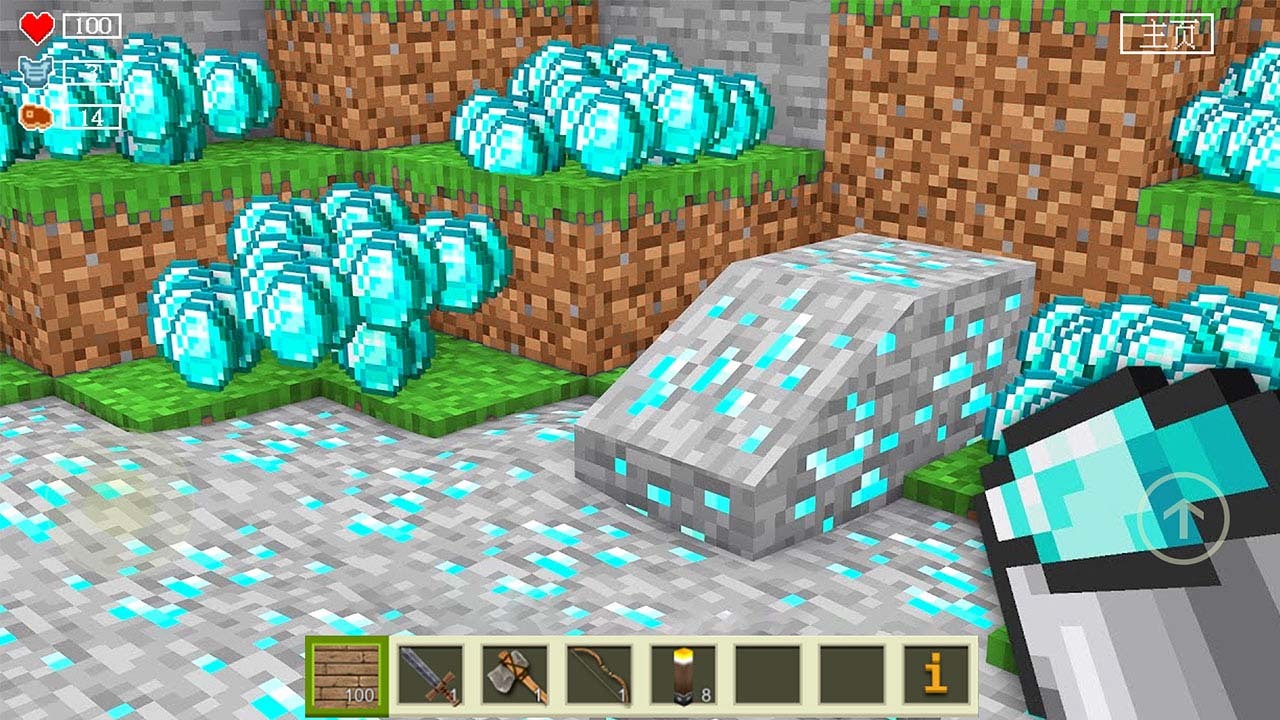
Task: Open the 主页 home menu
Action: click(1166, 34)
